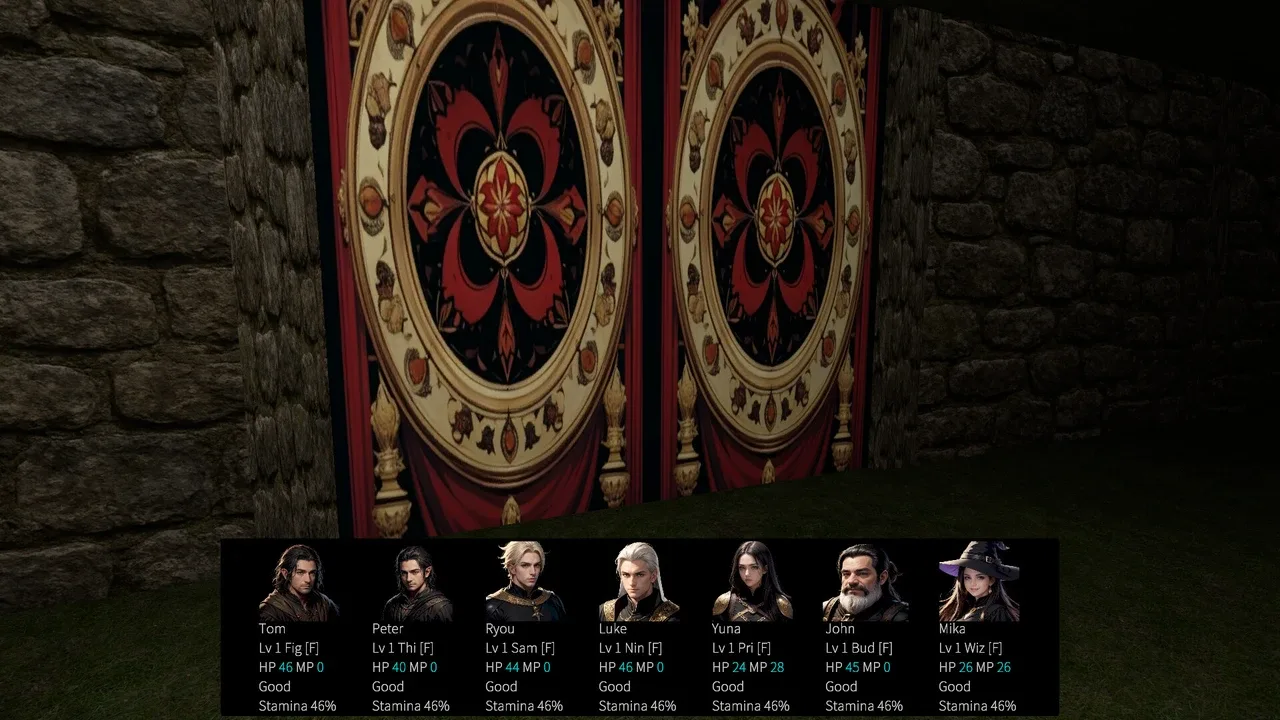
Task: Click Ryou's samurai portrait
Action: [x=525, y=582]
